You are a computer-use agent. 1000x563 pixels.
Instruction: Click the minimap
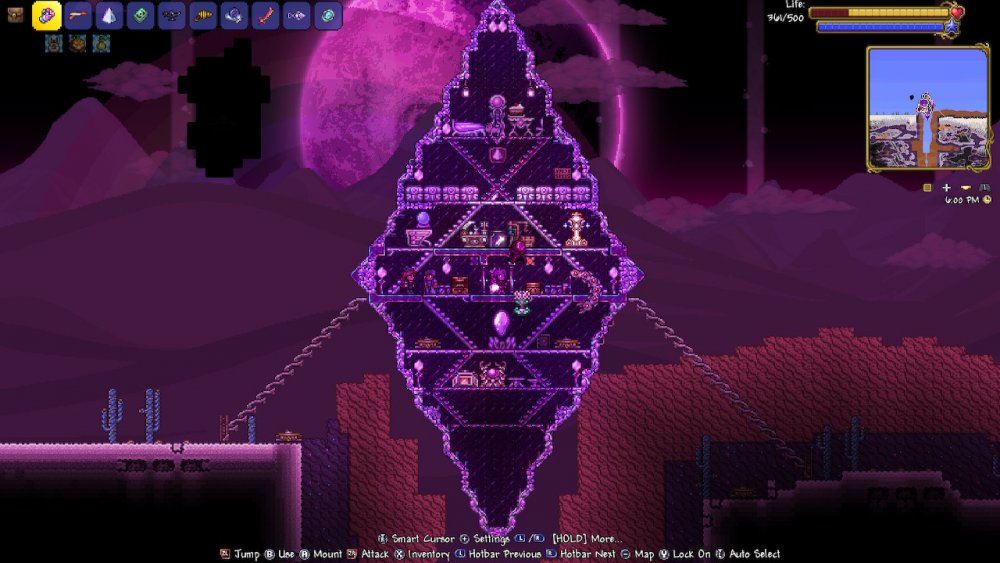pos(928,108)
